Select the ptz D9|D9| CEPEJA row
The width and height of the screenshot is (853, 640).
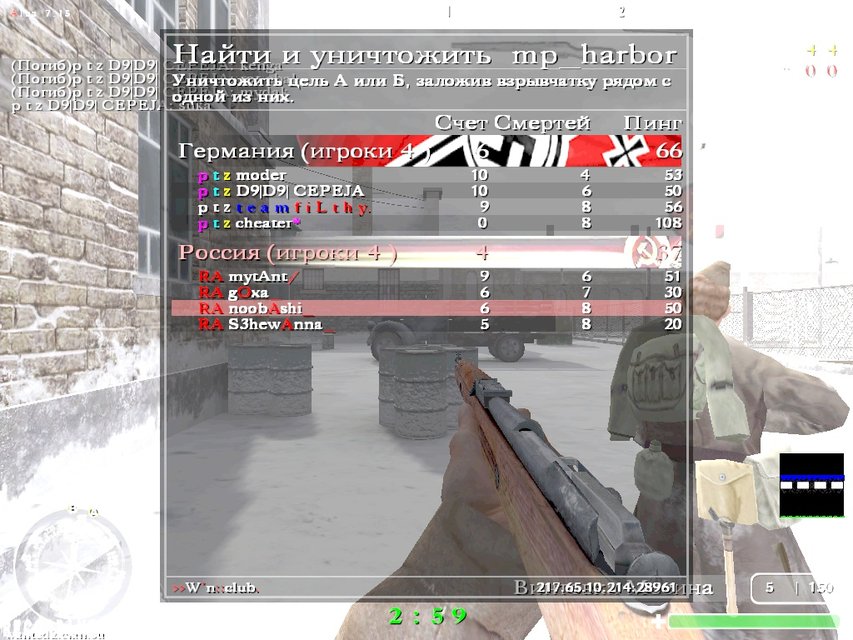click(x=428, y=191)
